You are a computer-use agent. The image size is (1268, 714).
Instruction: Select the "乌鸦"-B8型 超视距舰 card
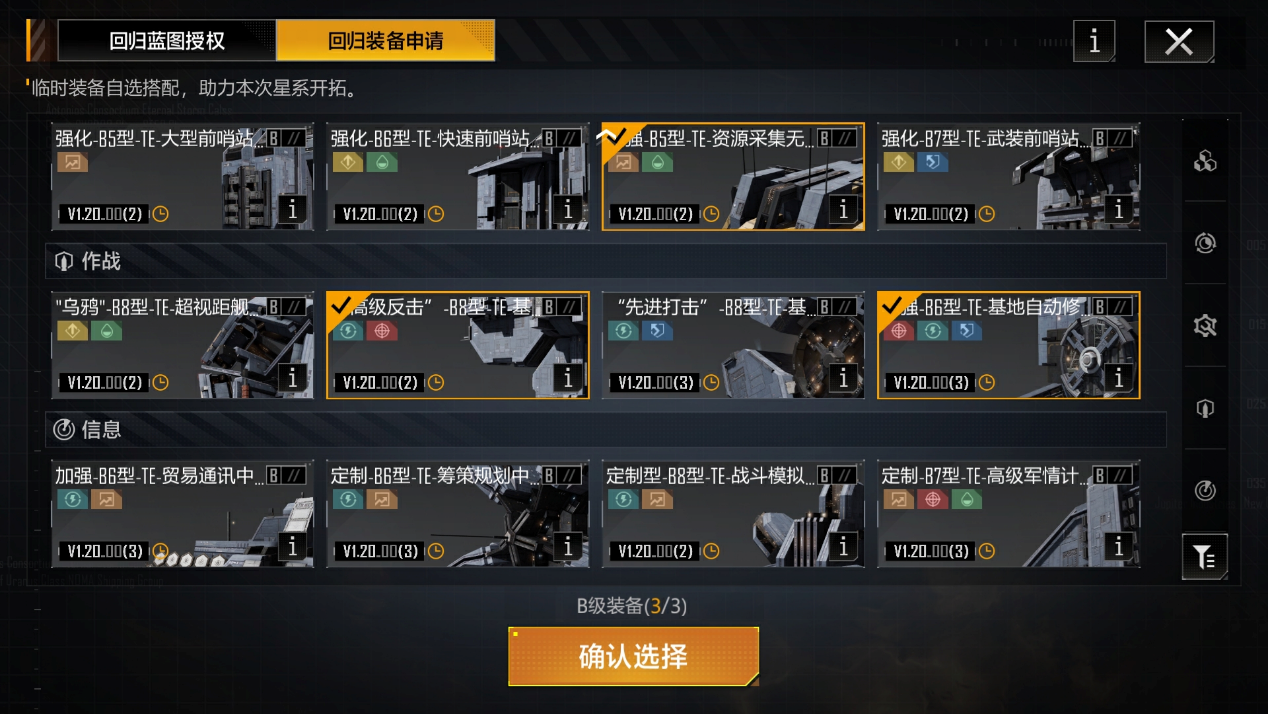click(160, 345)
